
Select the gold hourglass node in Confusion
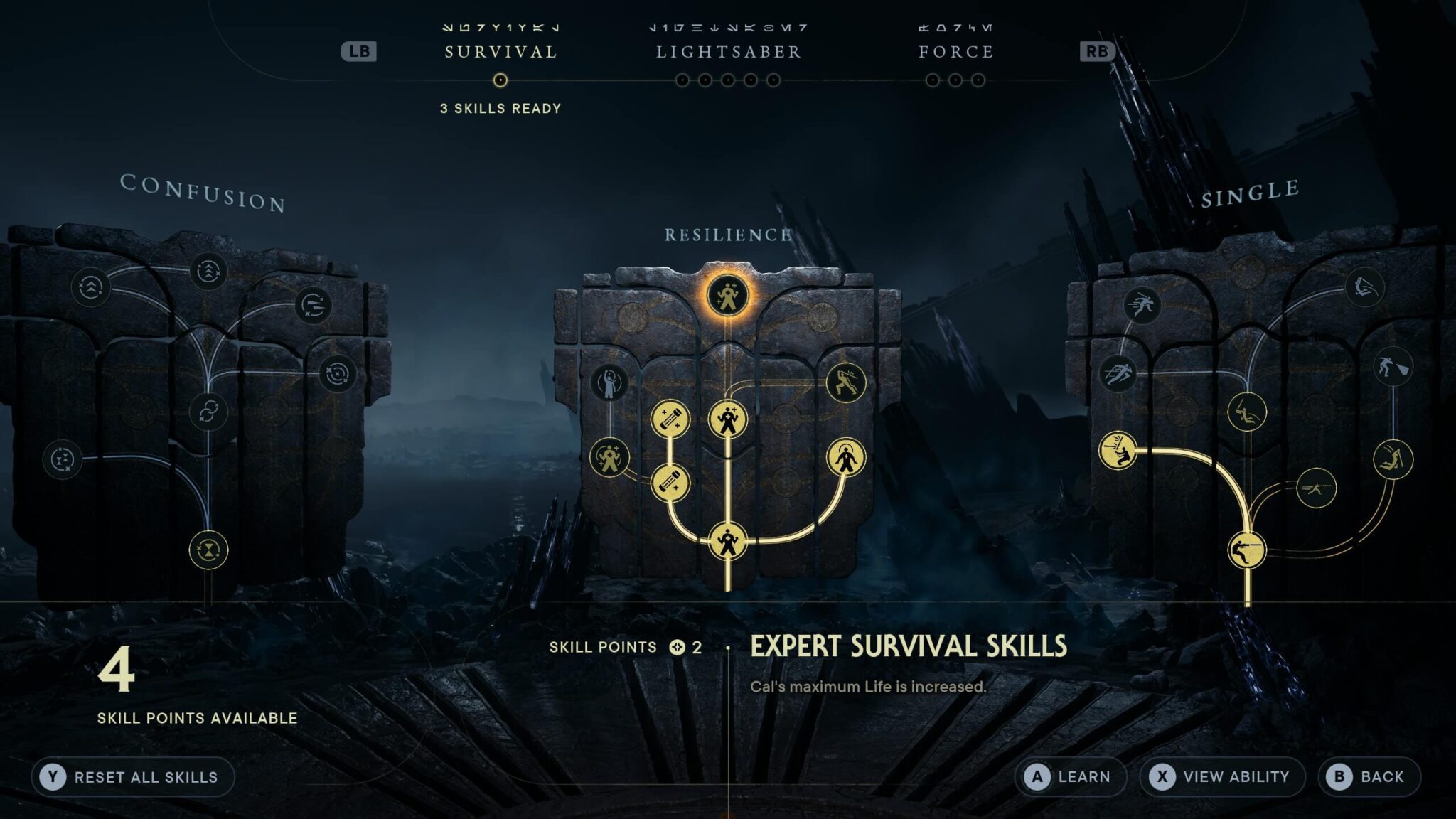click(x=208, y=550)
